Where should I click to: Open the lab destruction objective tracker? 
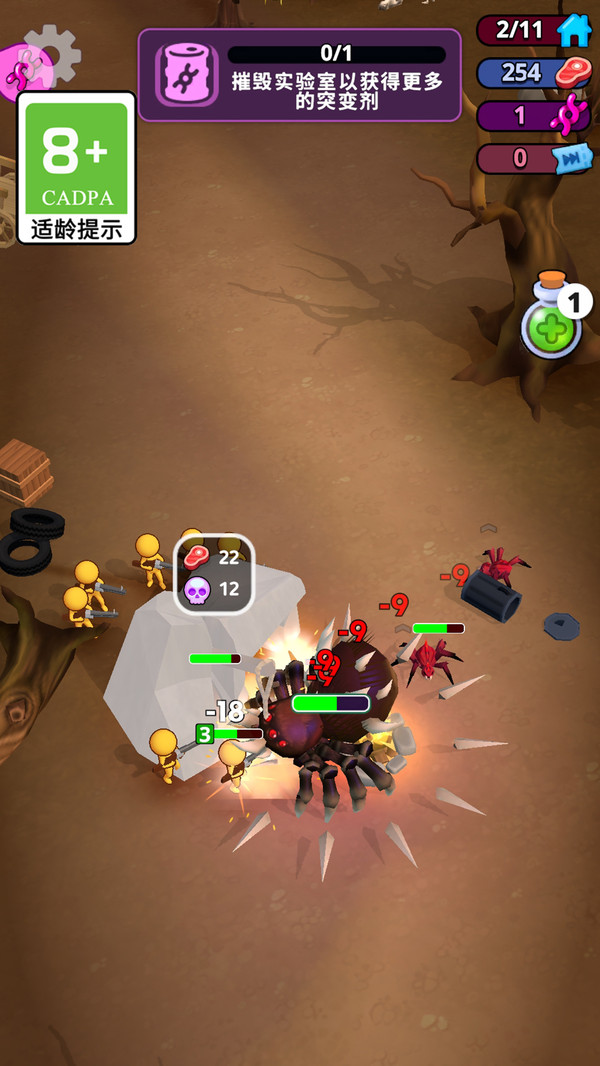click(x=299, y=75)
